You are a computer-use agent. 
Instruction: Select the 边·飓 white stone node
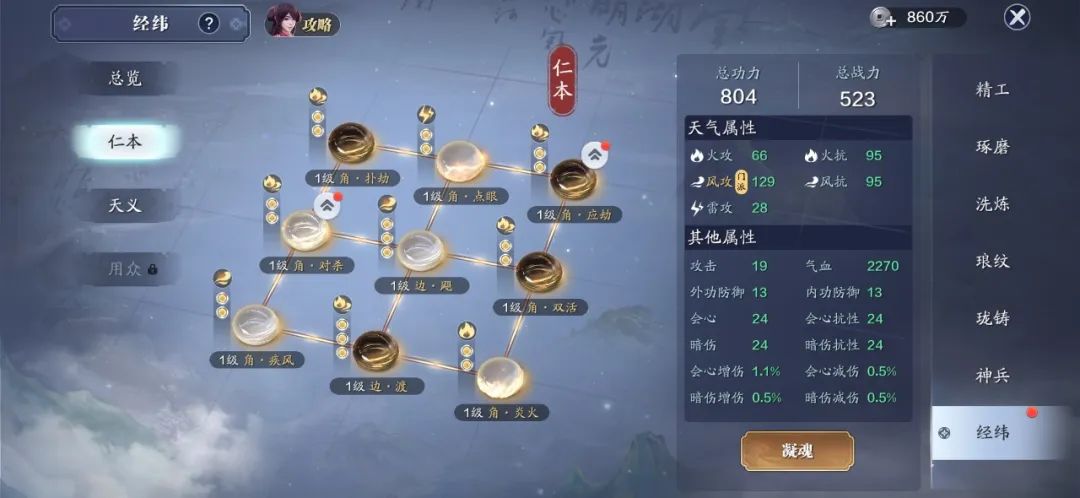pyautogui.click(x=421, y=250)
